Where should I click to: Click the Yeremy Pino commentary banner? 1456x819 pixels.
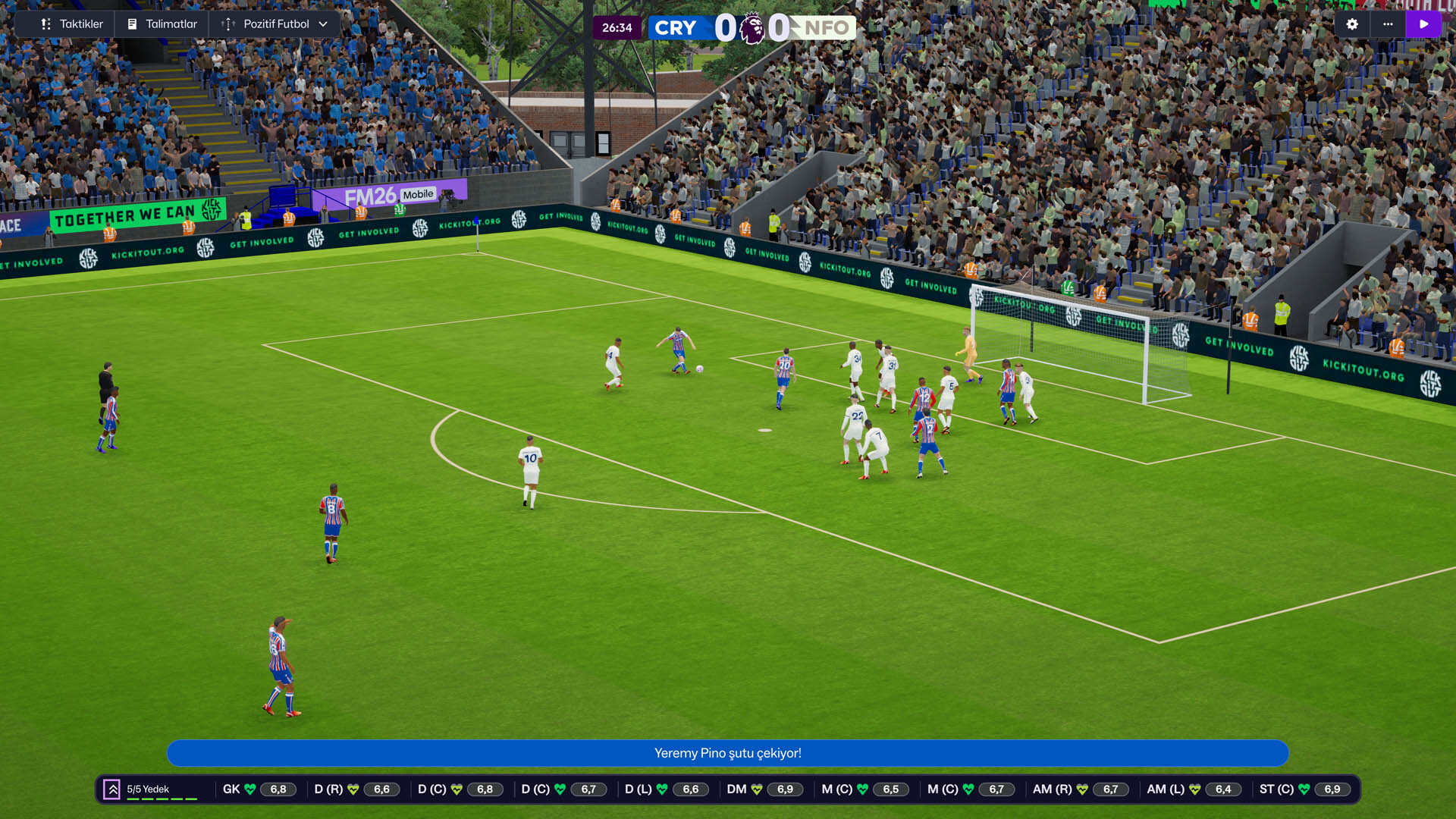click(x=728, y=753)
